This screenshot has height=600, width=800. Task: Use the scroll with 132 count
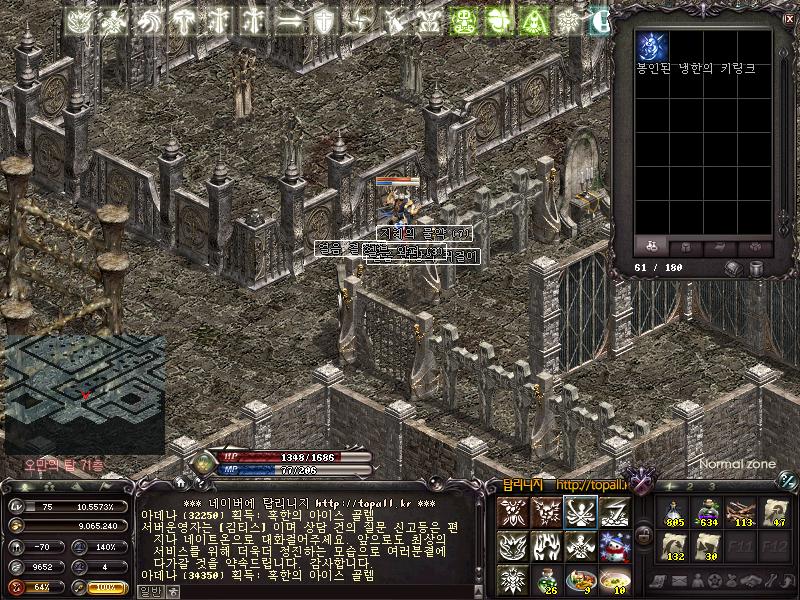[x=674, y=546]
